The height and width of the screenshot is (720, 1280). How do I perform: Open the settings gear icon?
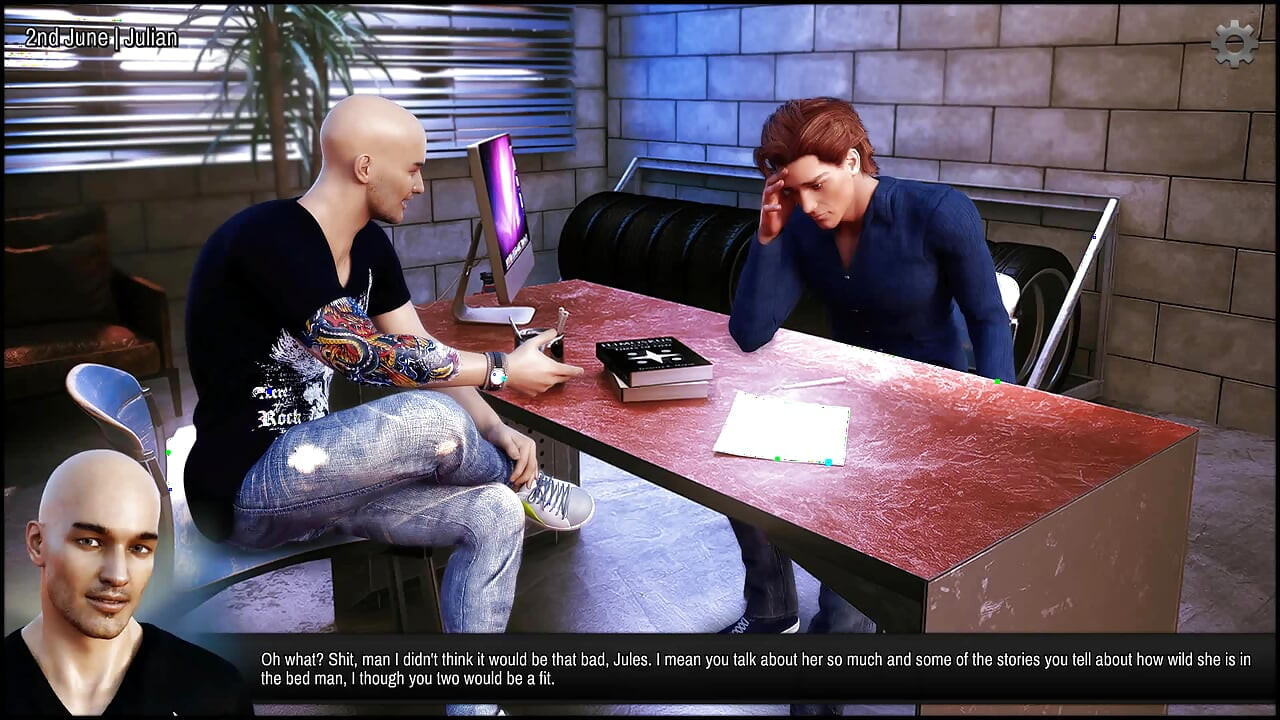1234,44
